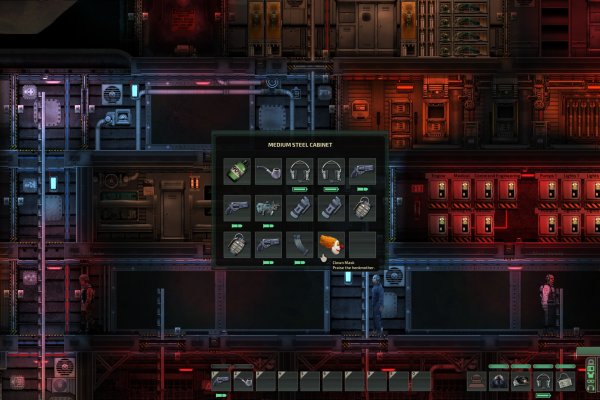The width and height of the screenshot is (600, 400).
Task: Select the smoking pipe in the cabinet
Action: point(268,172)
